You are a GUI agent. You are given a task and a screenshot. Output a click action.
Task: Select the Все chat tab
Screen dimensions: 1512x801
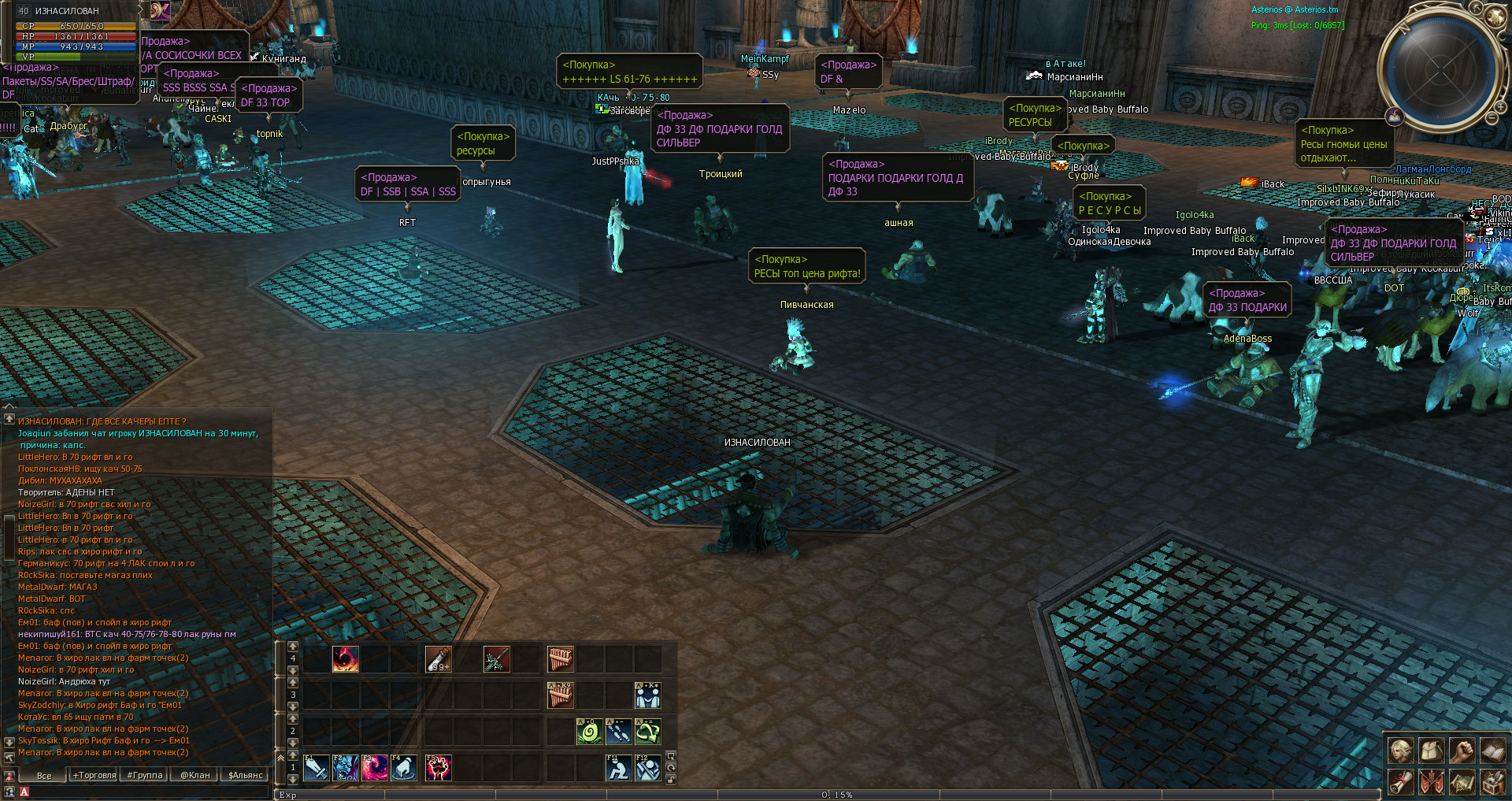44,775
